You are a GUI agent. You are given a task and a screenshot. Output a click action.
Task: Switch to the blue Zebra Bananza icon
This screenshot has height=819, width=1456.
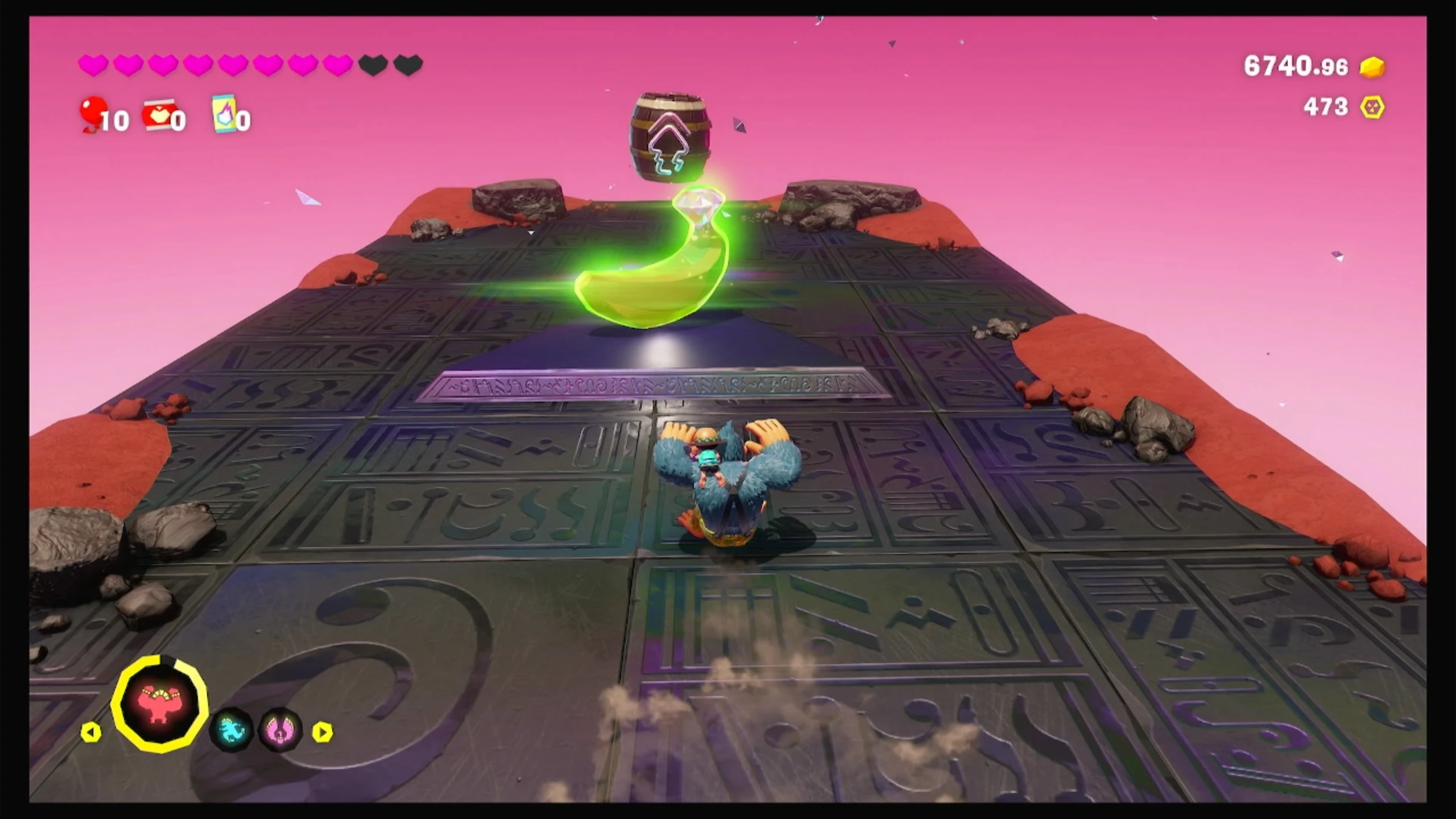tap(231, 730)
